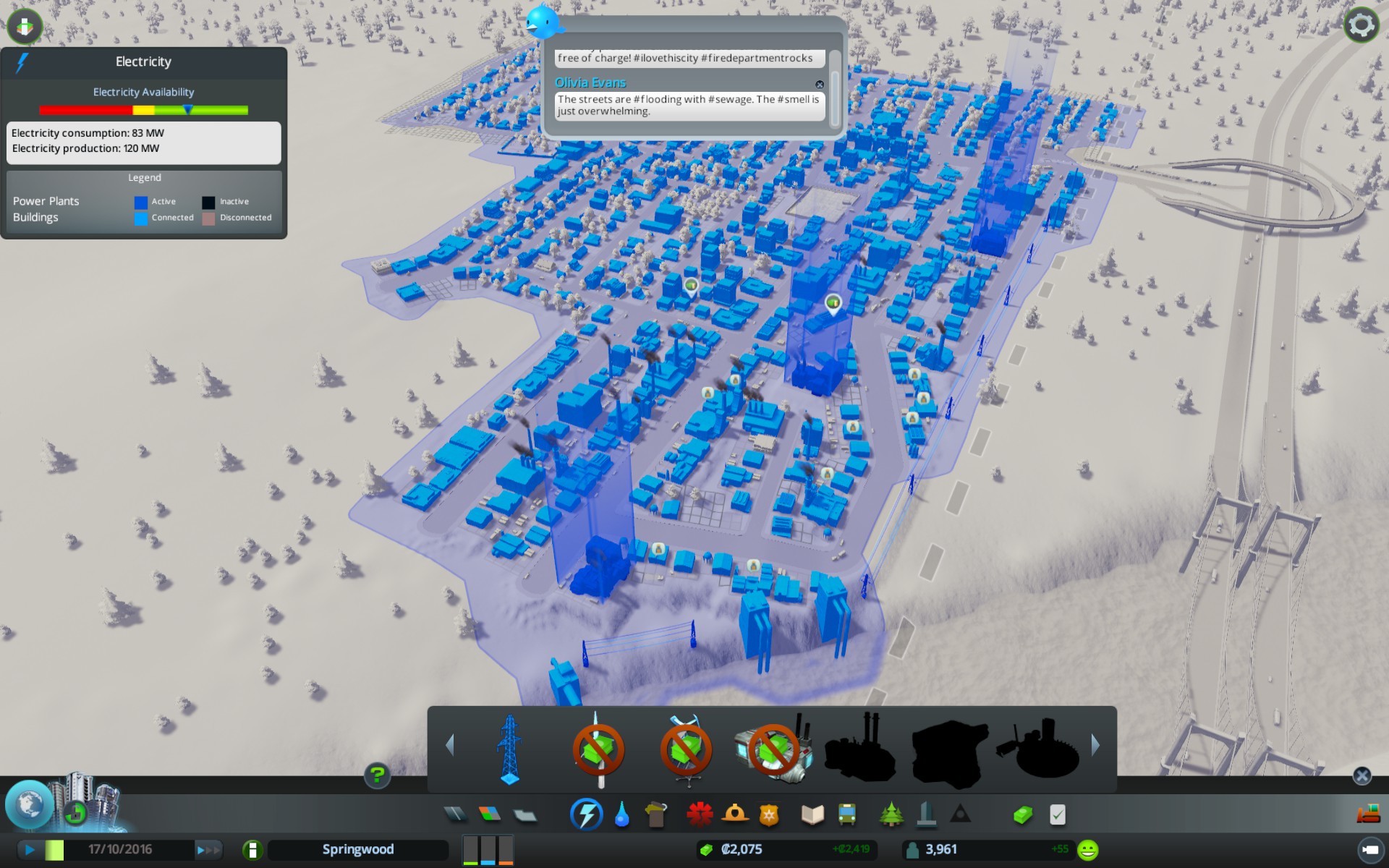Open the gear options menu

pyautogui.click(x=1361, y=25)
